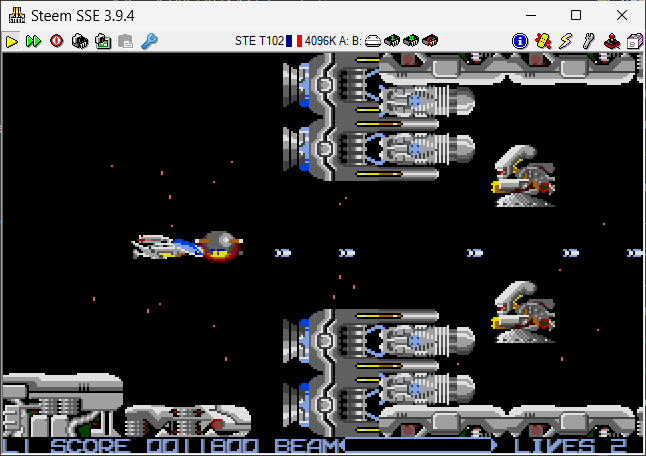This screenshot has height=456, width=646.
Task: Click the yellow play button in the toolbar
Action: click(11, 41)
